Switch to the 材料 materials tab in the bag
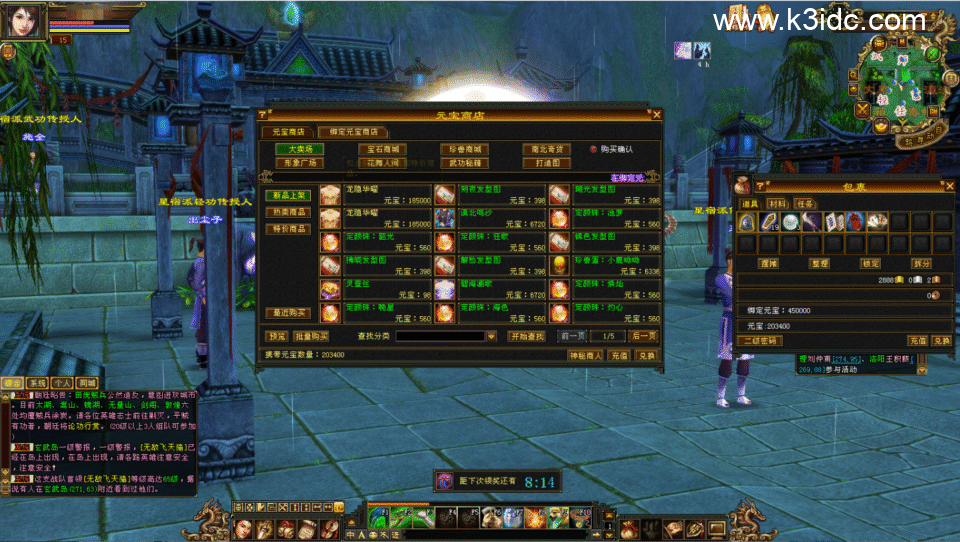 click(778, 204)
